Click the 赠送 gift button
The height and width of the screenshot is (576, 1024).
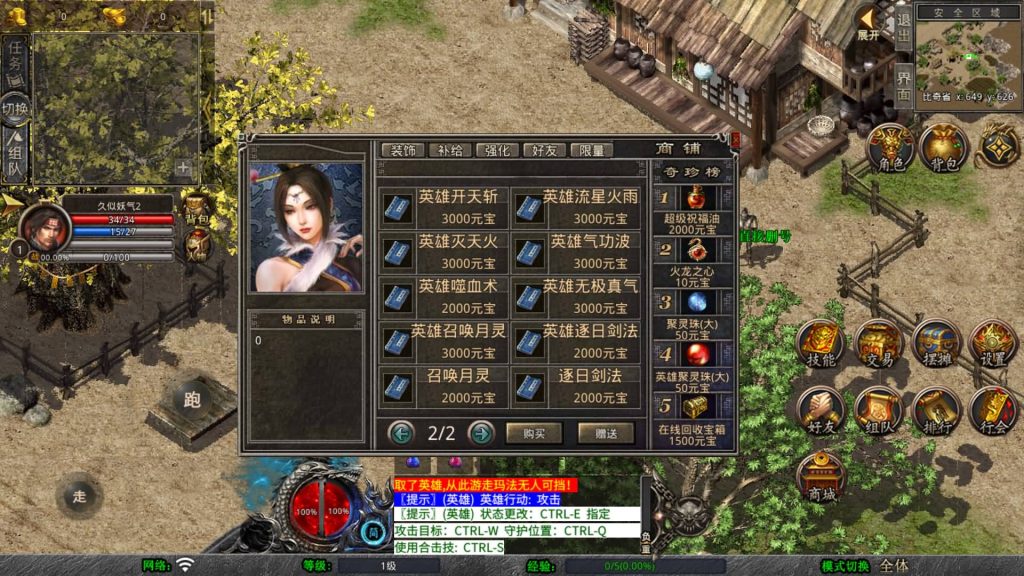(x=605, y=433)
